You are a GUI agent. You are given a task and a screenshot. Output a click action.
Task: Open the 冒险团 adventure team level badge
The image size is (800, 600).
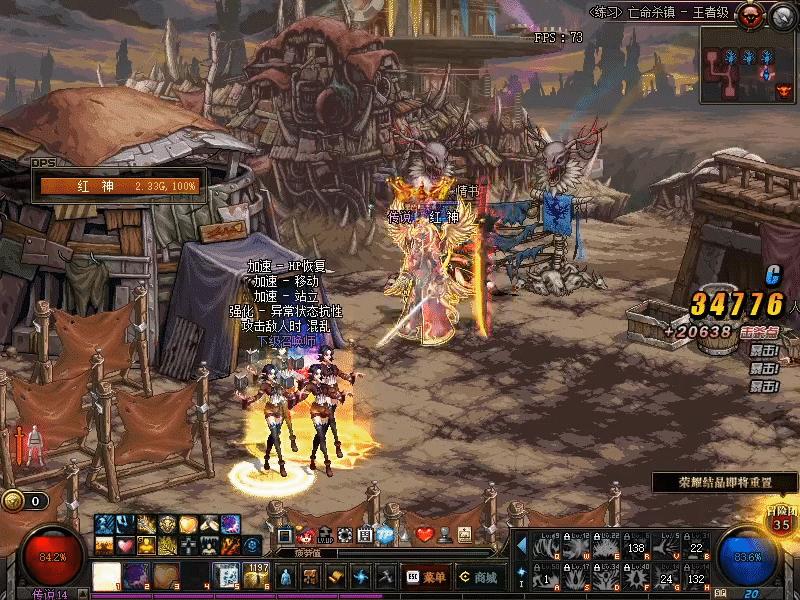(782, 521)
